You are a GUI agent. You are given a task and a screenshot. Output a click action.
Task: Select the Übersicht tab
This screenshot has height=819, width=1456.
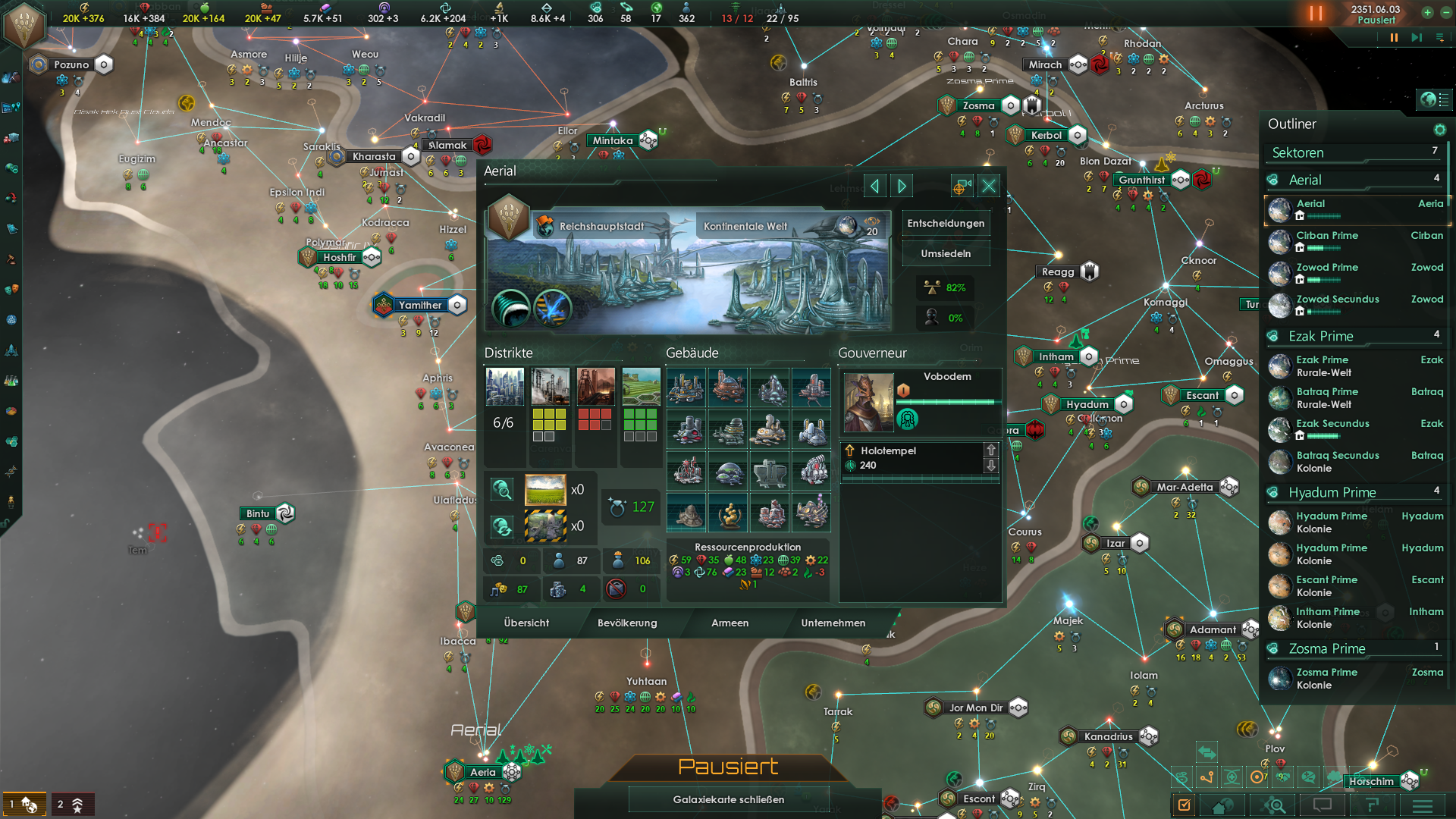click(x=526, y=623)
